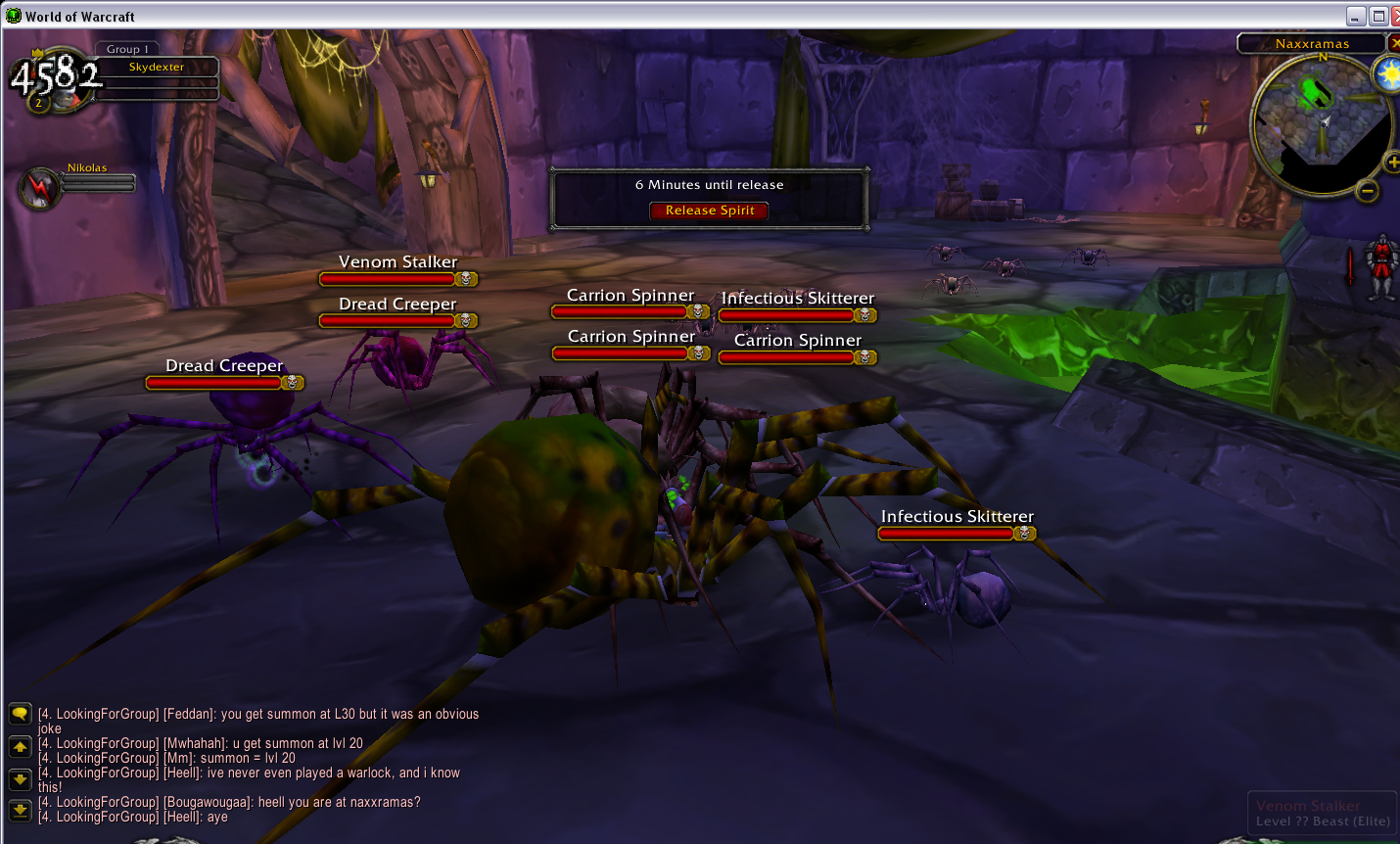Close the minimap with the X toggle
This screenshot has height=844, width=1400.
click(x=1394, y=43)
